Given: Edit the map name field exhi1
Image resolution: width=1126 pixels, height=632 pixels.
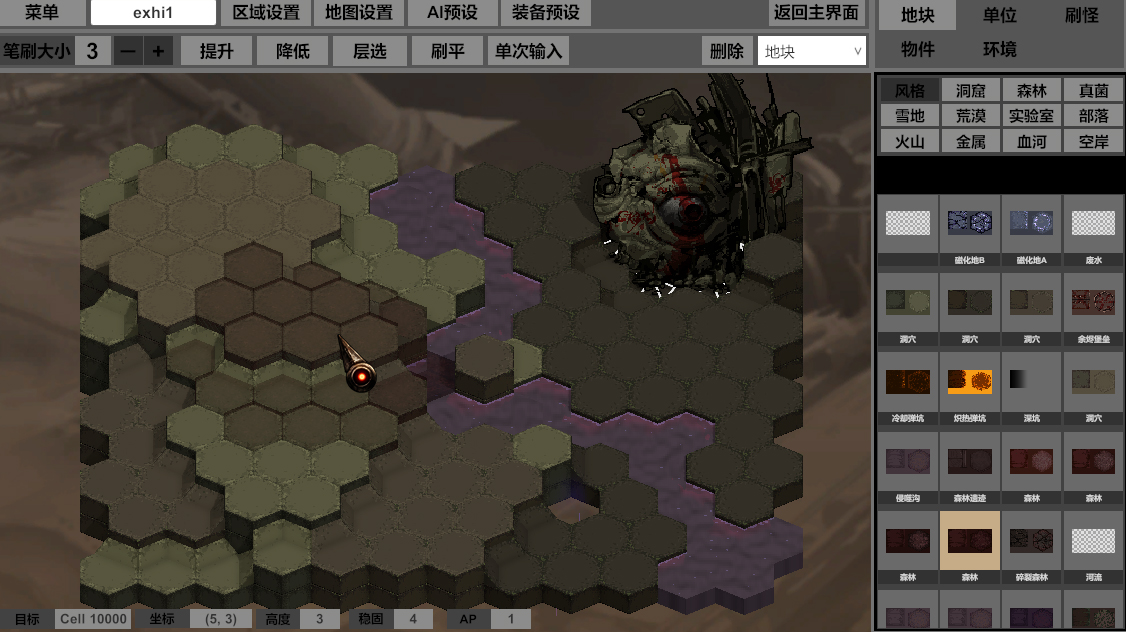Looking at the screenshot, I should click(x=153, y=13).
